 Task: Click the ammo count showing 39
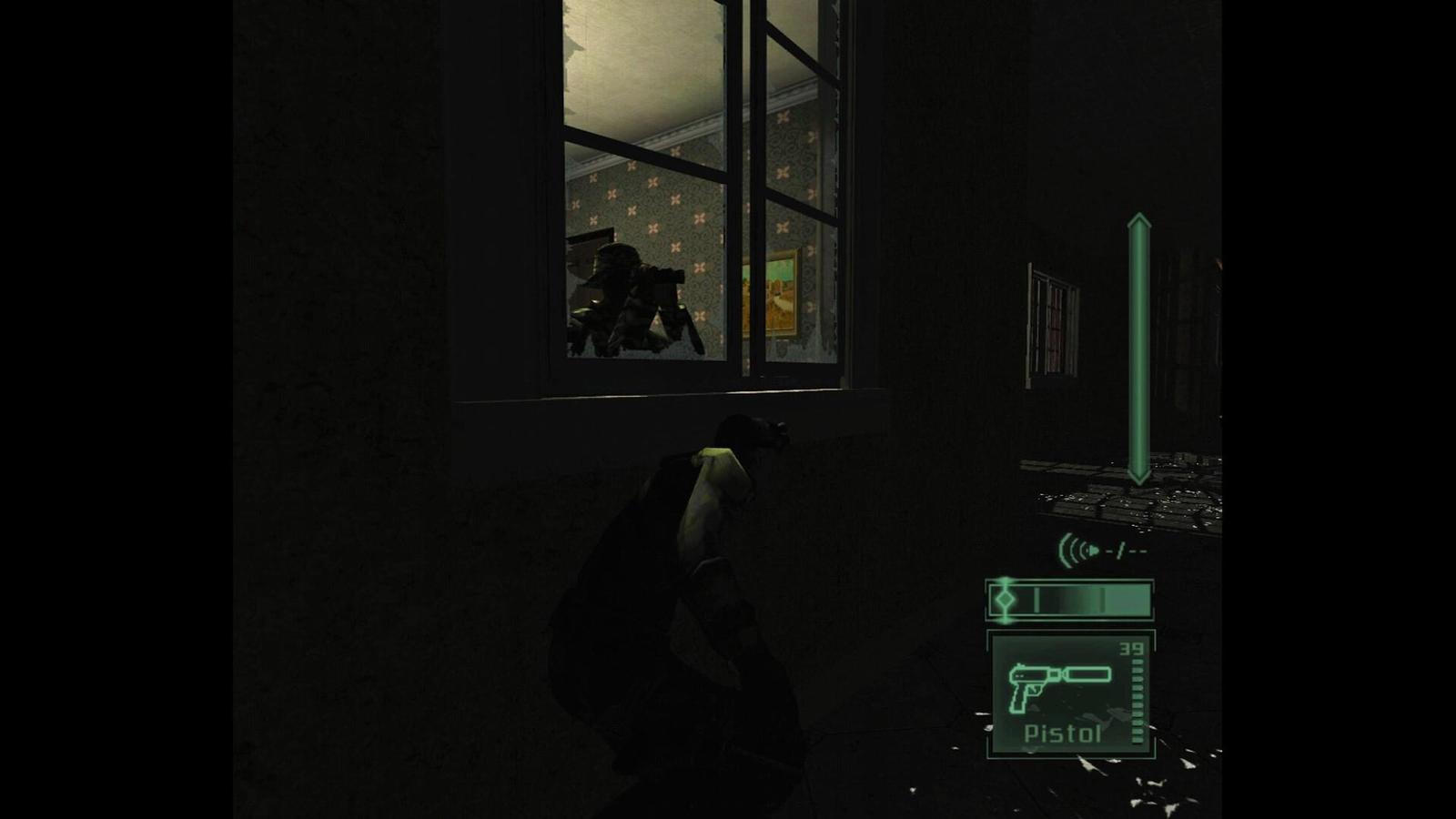[x=1131, y=648]
